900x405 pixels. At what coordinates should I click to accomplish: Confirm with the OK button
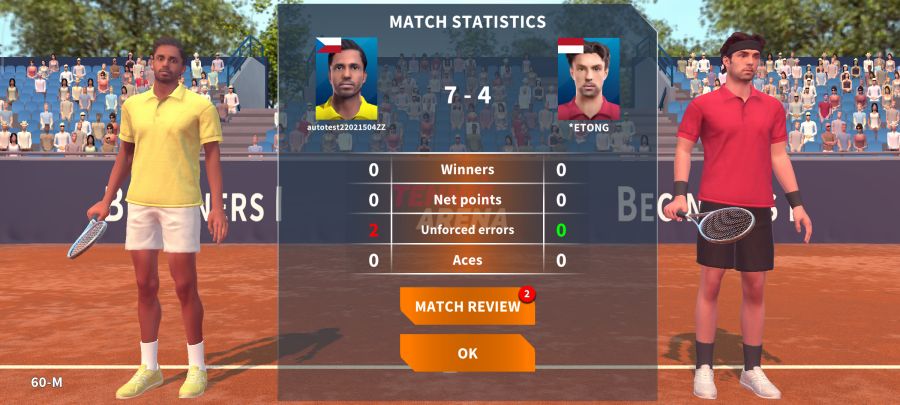pyautogui.click(x=467, y=353)
